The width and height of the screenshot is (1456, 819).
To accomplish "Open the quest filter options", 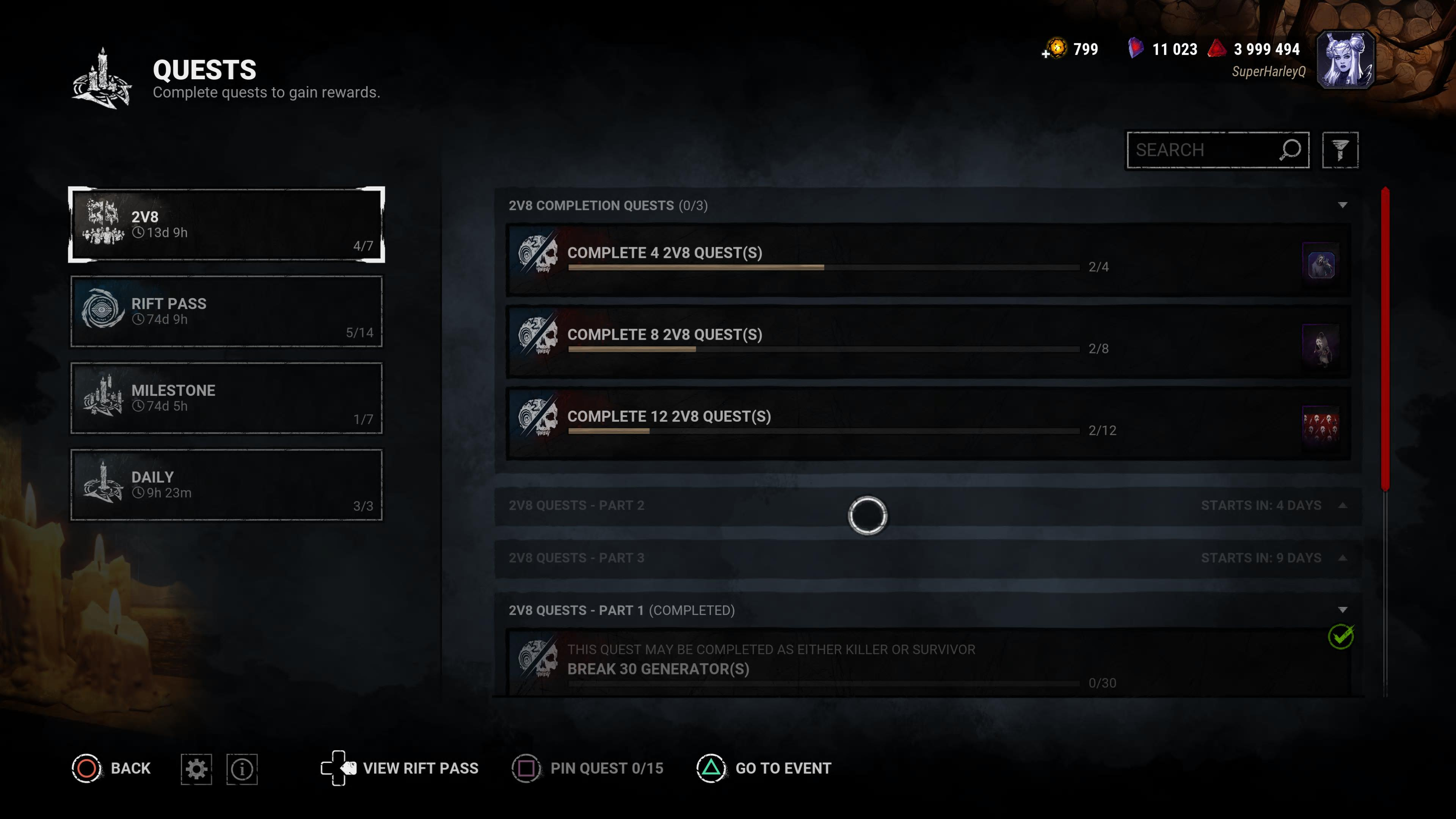I will pyautogui.click(x=1340, y=150).
